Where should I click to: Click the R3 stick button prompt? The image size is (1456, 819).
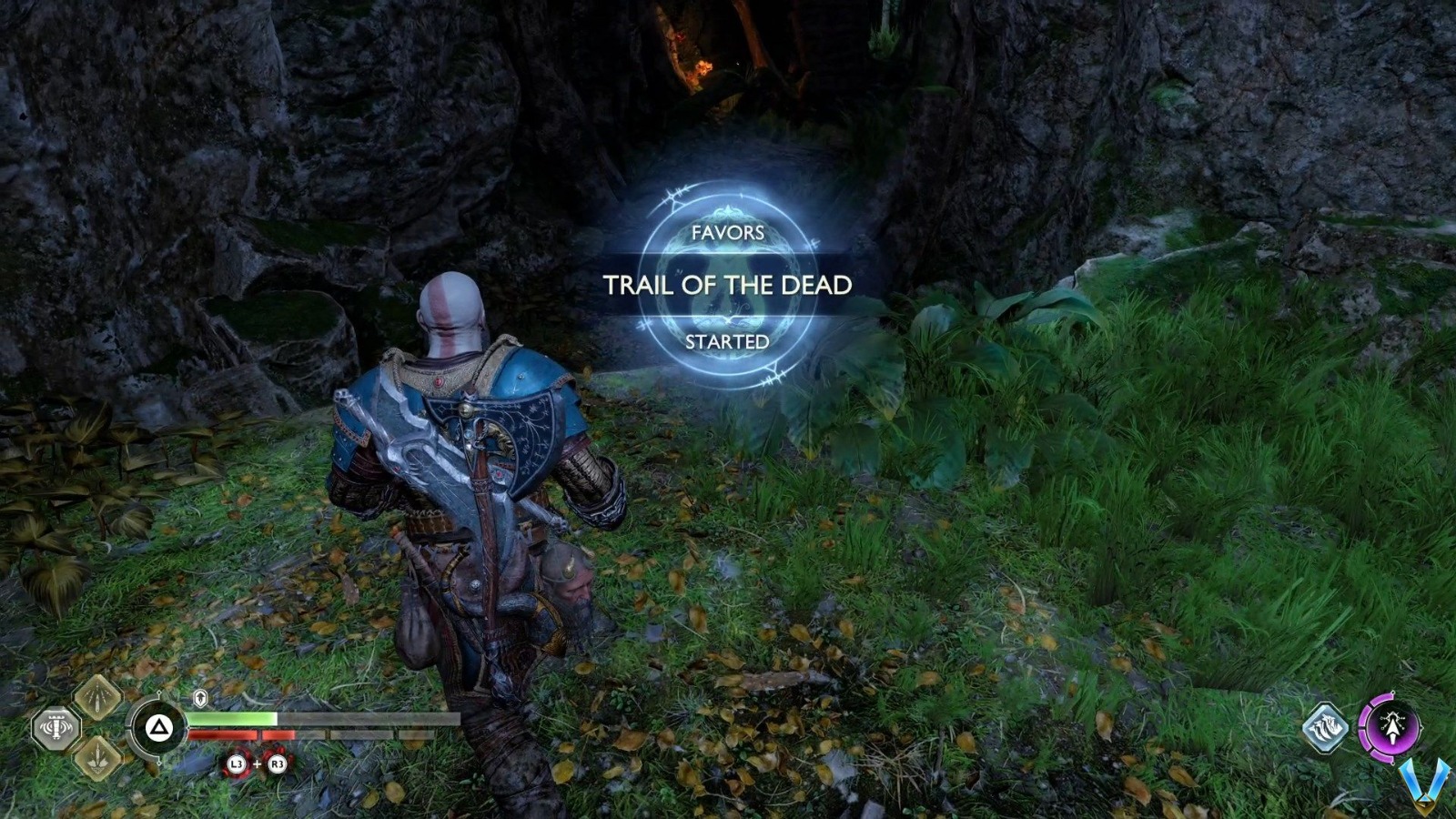point(278,763)
